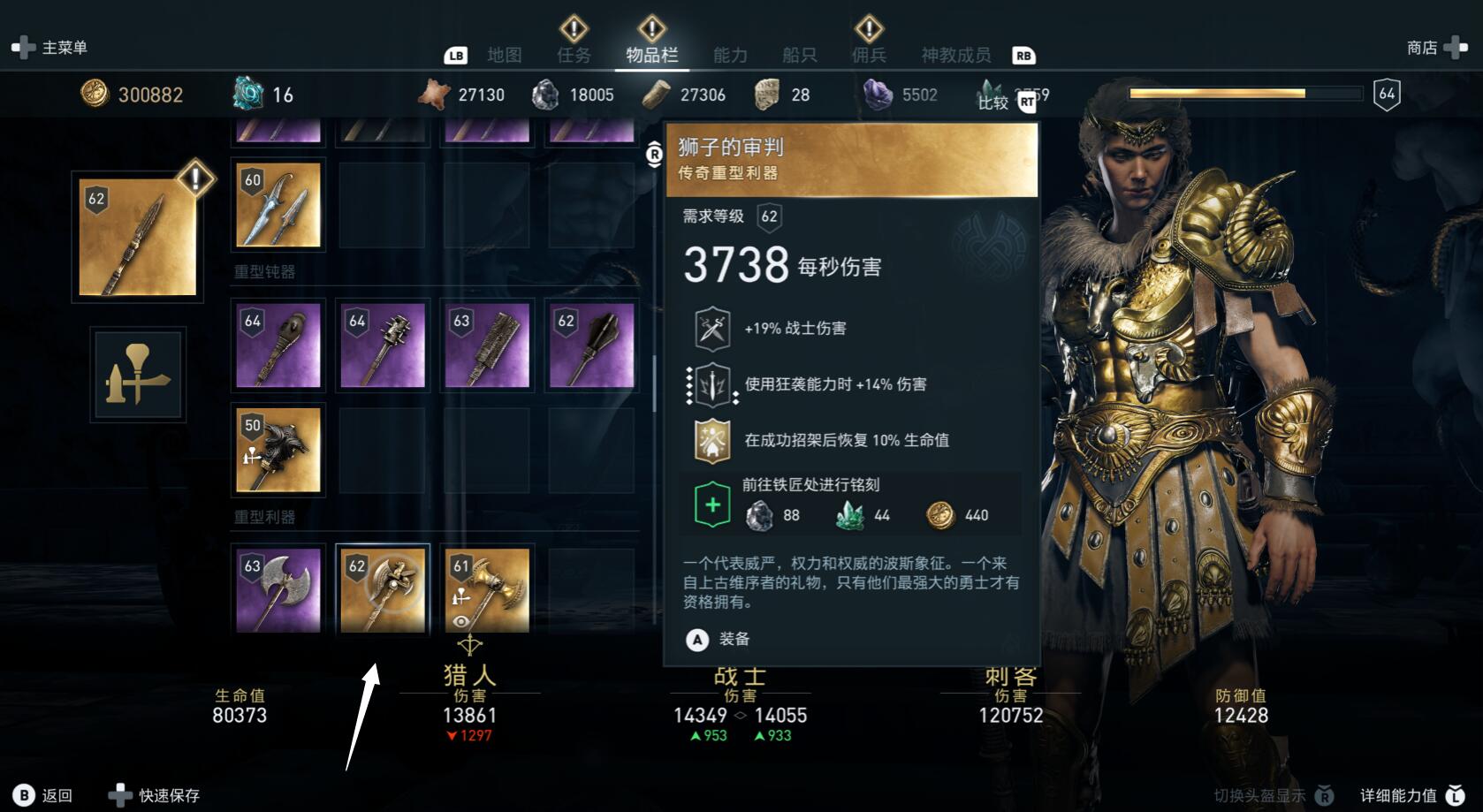Pick the level 63 purple double-bladed axe
The height and width of the screenshot is (812, 1483).
(x=278, y=589)
